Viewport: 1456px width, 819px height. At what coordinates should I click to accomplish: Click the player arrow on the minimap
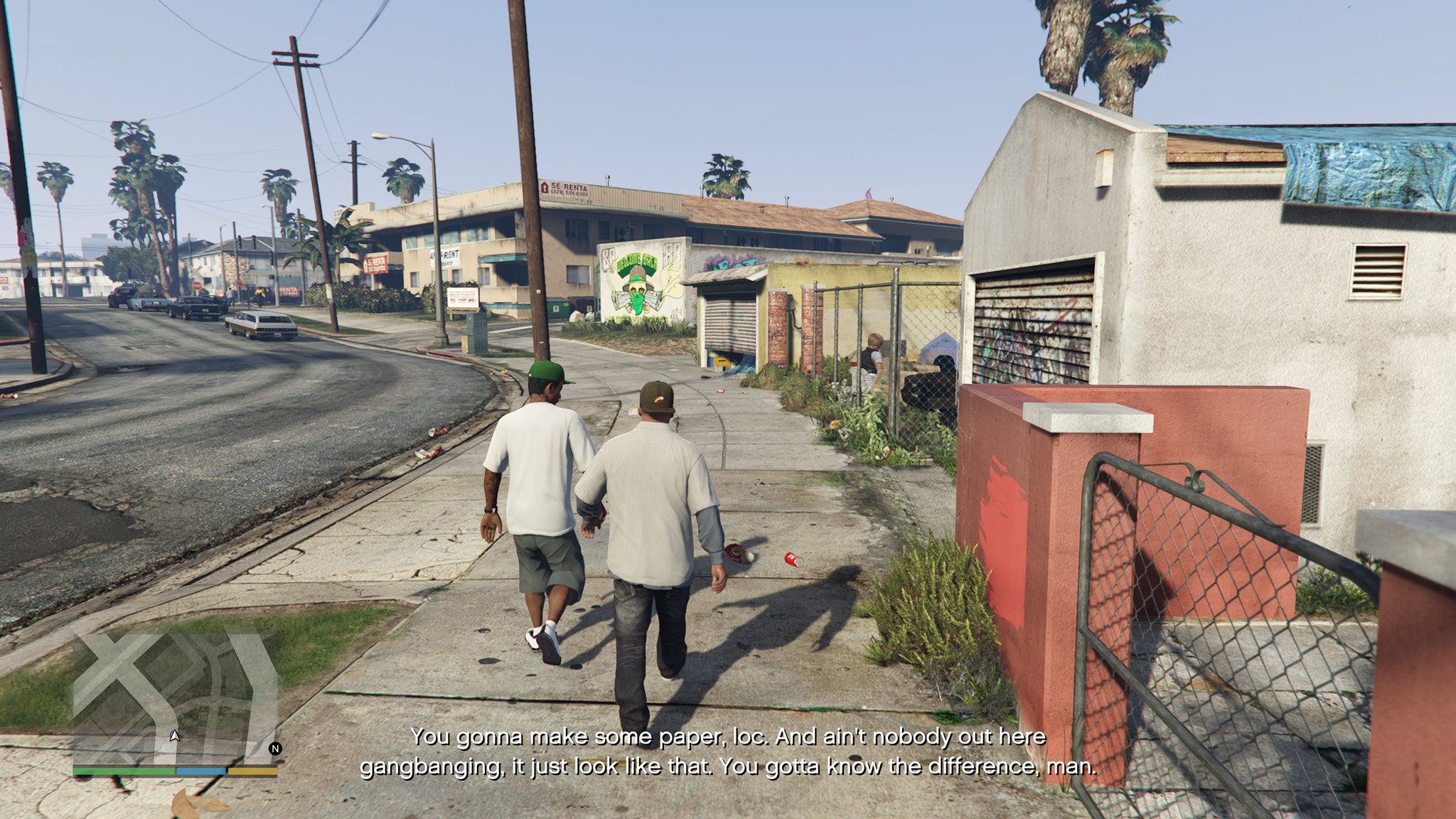pyautogui.click(x=174, y=736)
